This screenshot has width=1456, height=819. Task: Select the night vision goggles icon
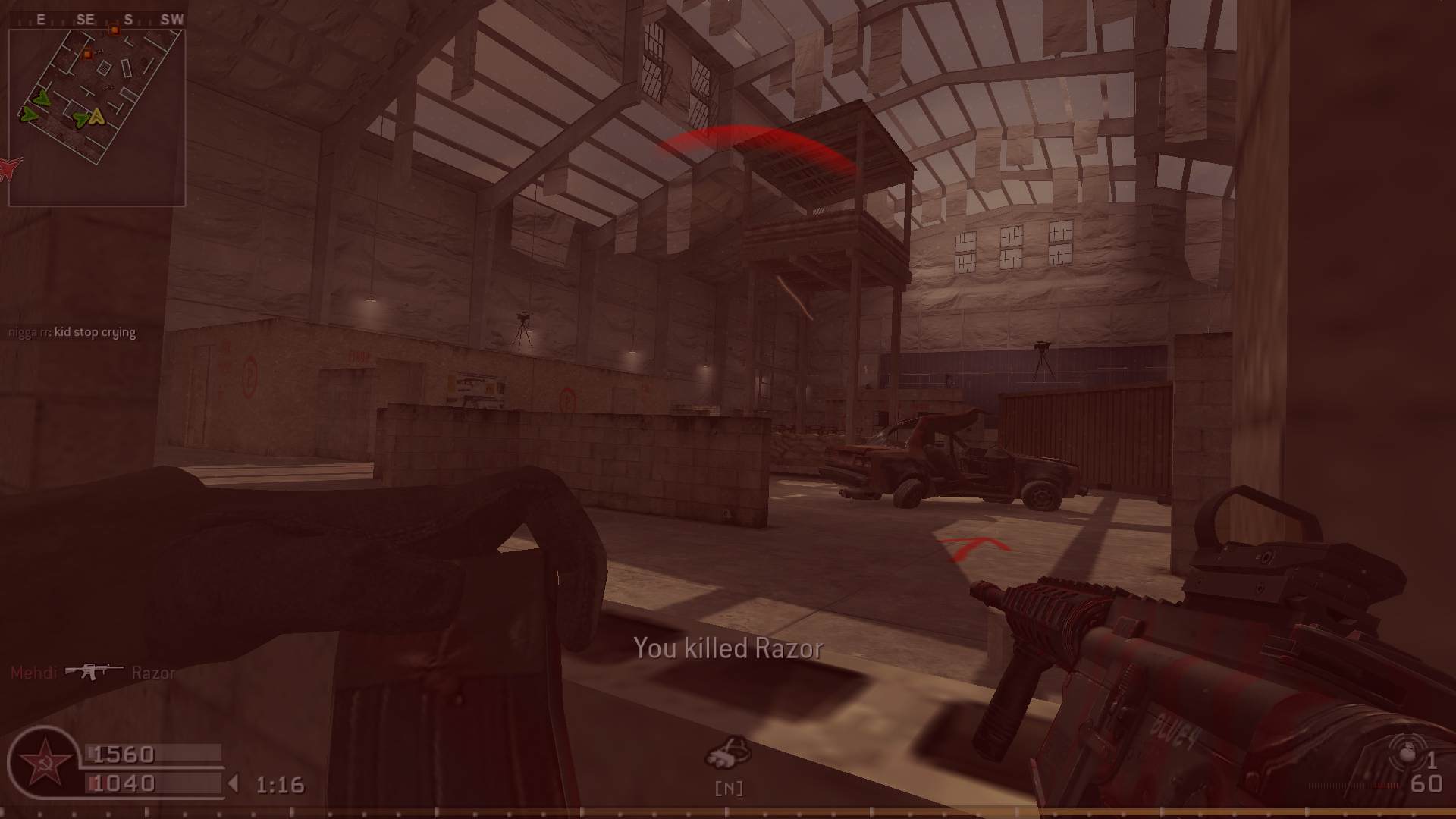click(x=728, y=752)
